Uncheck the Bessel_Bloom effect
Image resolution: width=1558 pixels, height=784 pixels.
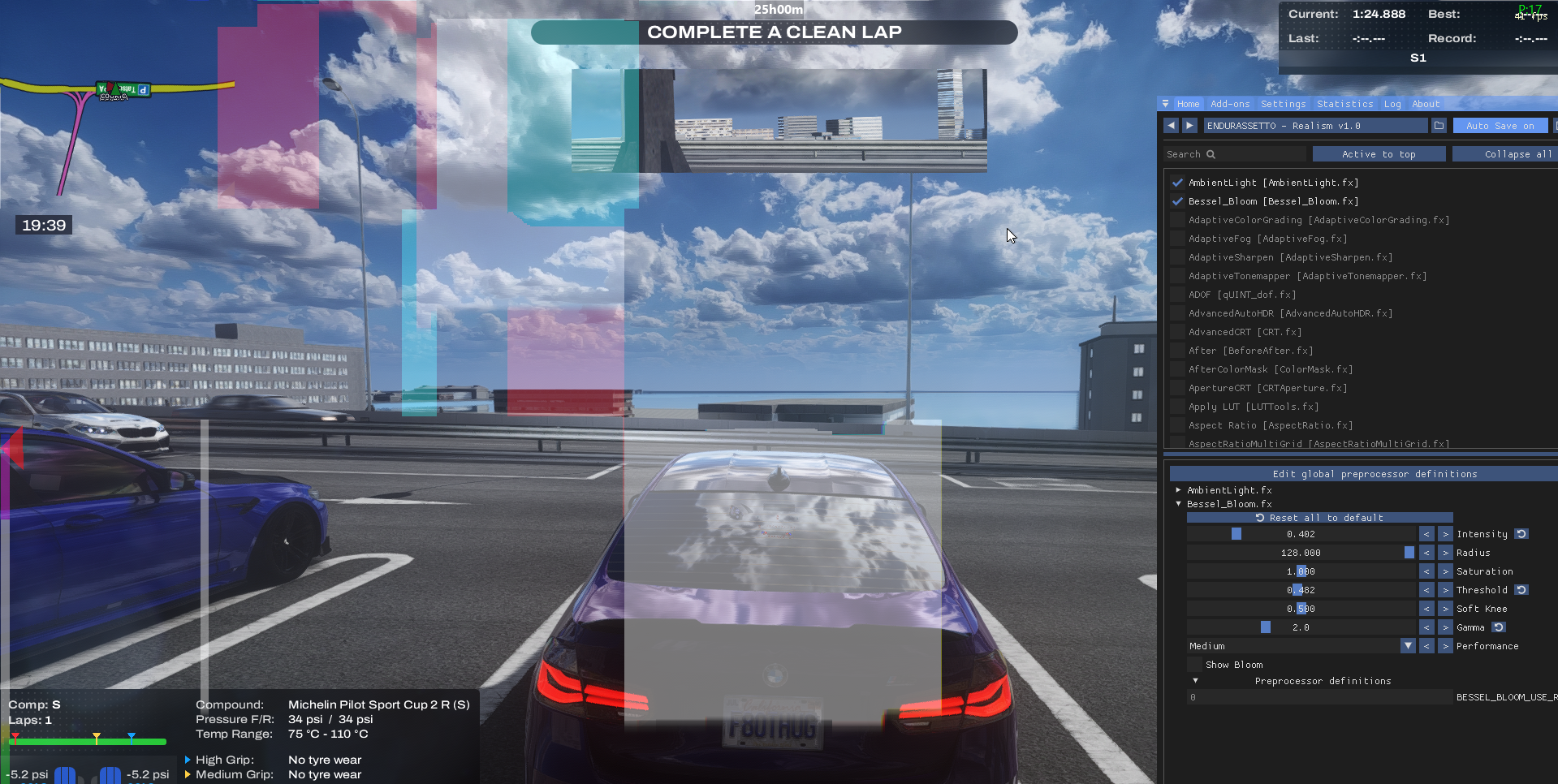click(x=1177, y=201)
